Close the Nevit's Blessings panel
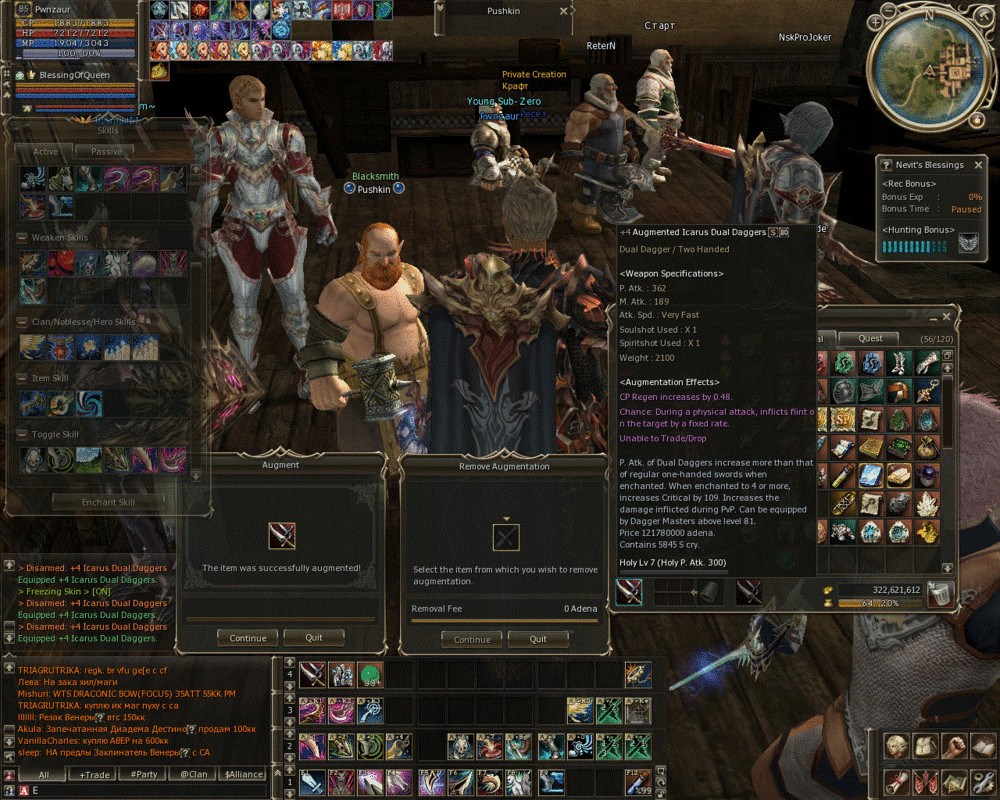 (978, 165)
